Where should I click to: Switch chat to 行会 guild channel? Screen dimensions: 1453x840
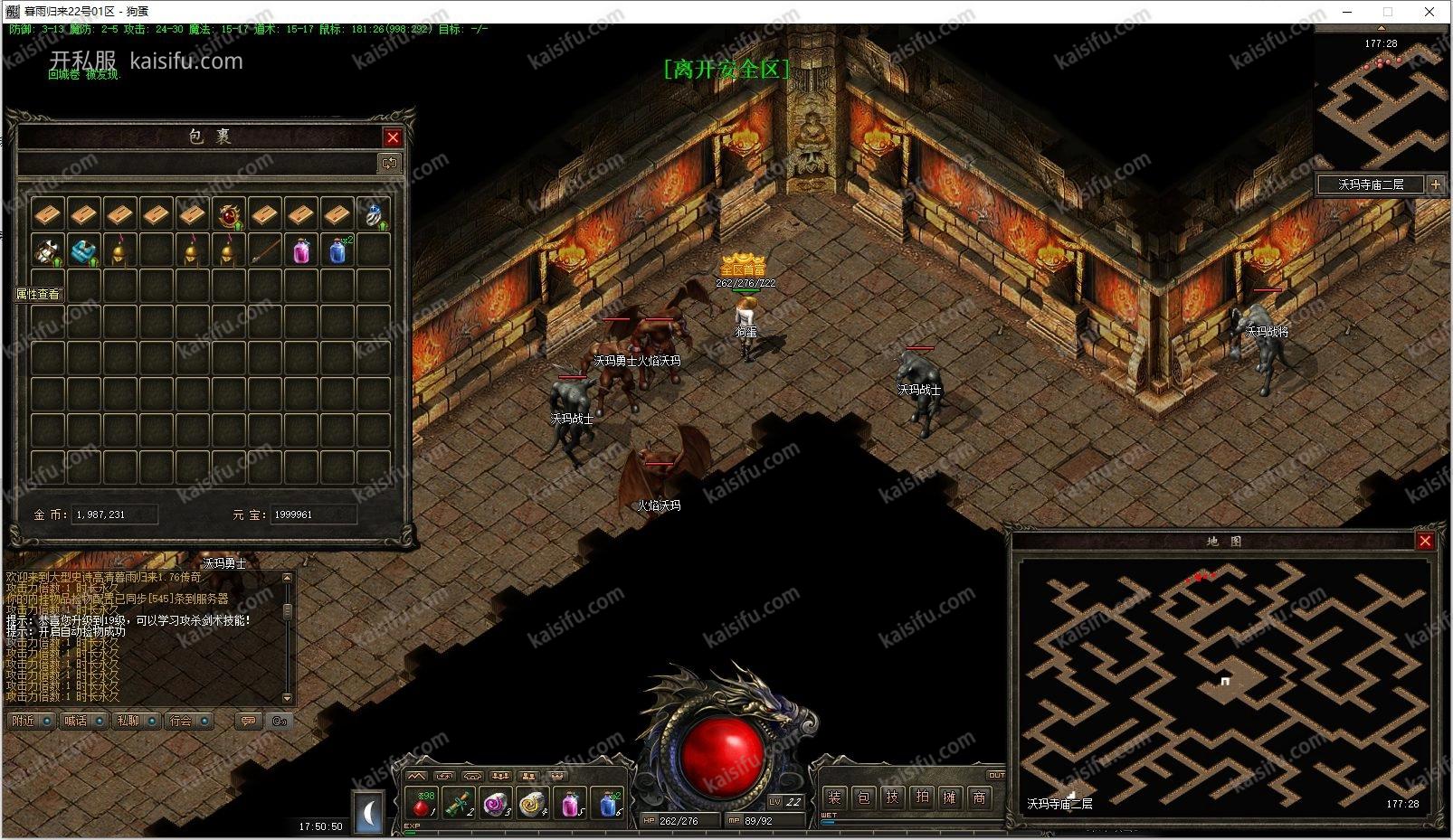click(182, 721)
